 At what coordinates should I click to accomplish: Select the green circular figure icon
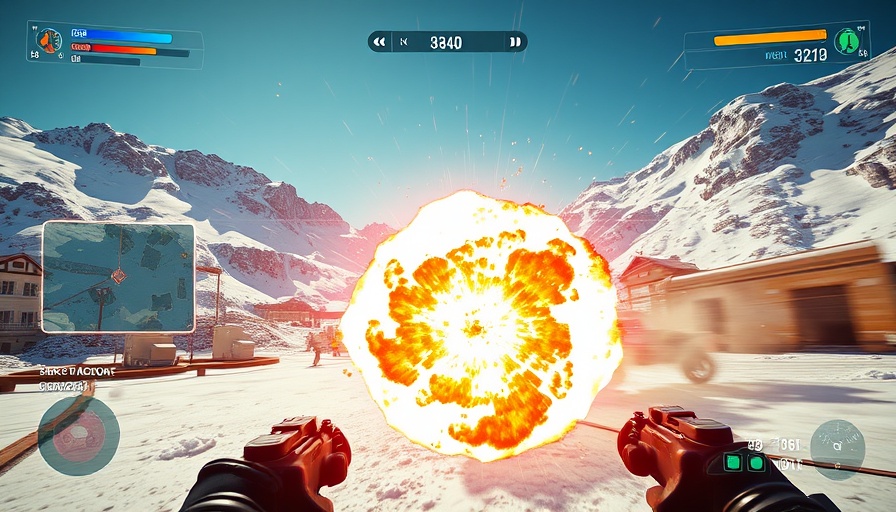coord(848,41)
